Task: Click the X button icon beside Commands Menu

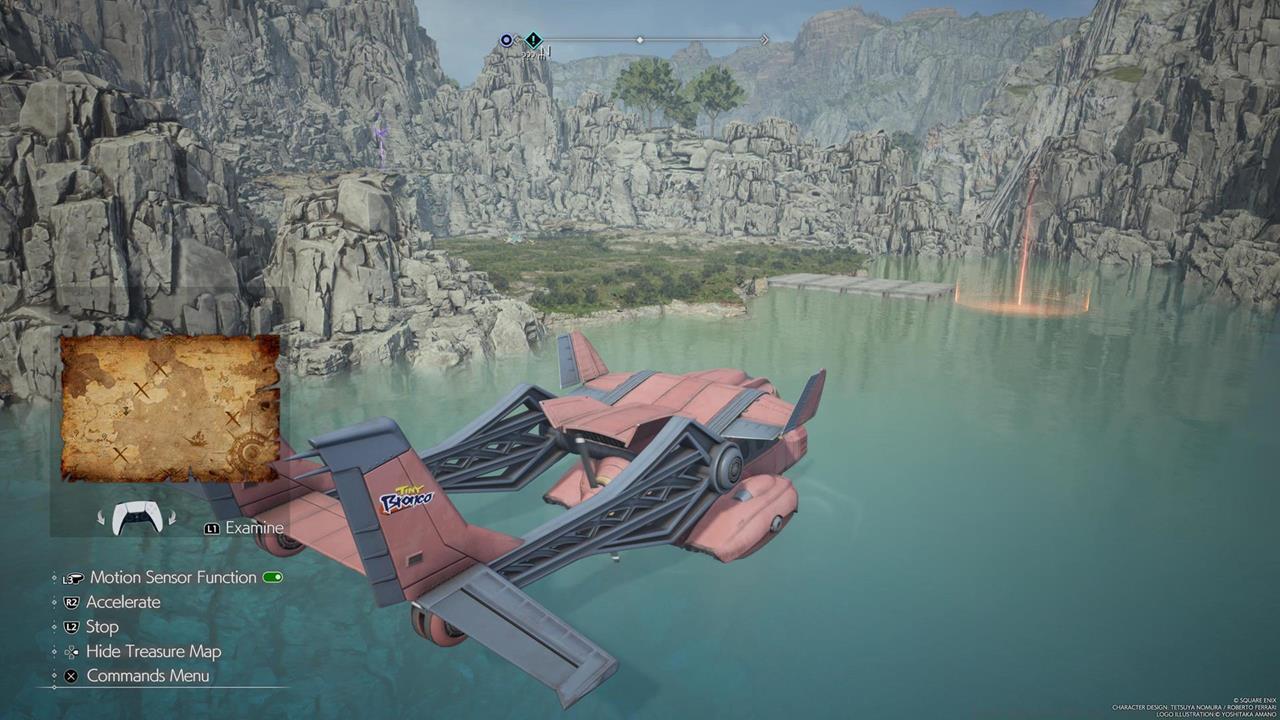Action: (72, 676)
